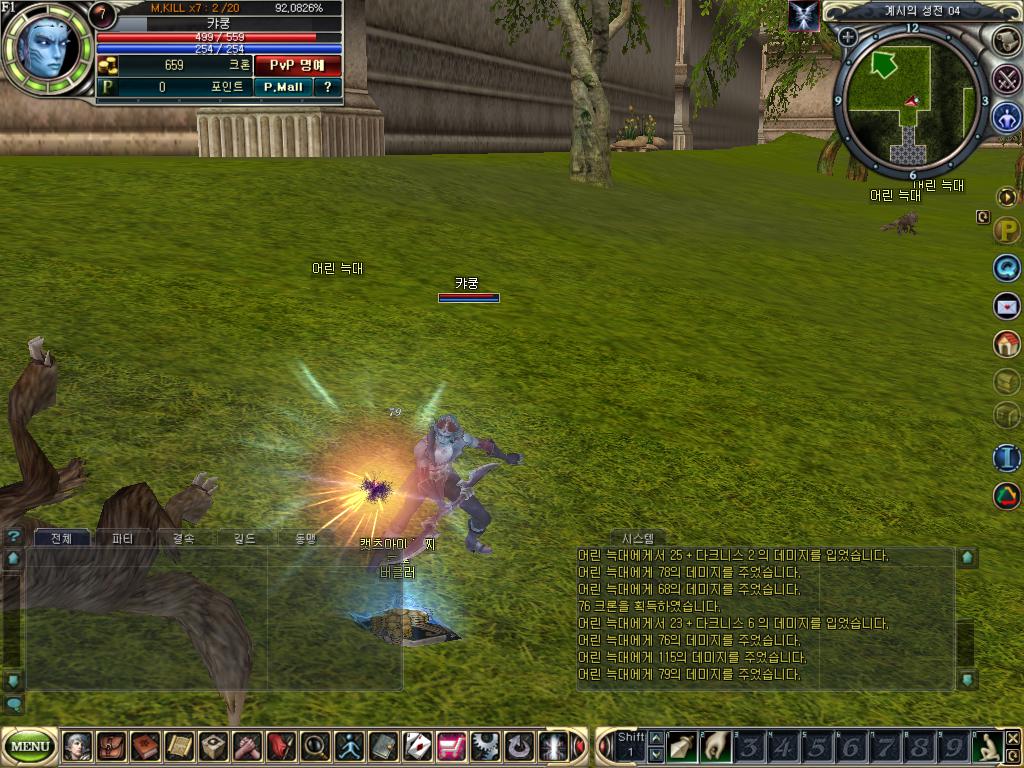Select the playing cards icon
1024x768 pixels.
pyautogui.click(x=417, y=746)
